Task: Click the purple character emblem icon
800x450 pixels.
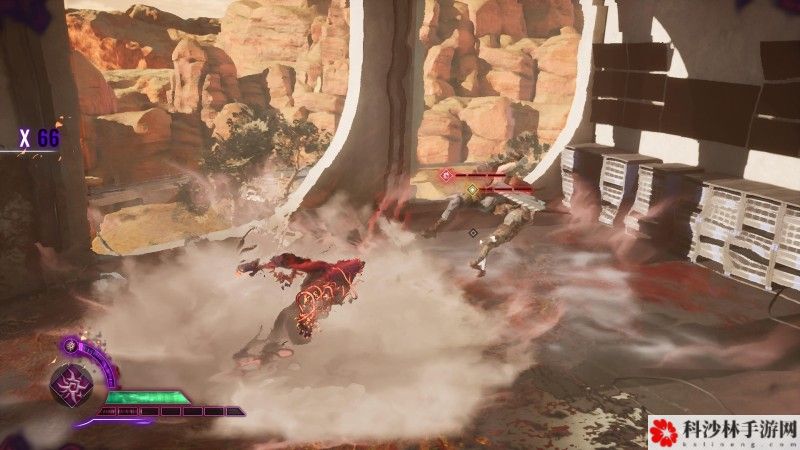Action: (x=71, y=384)
